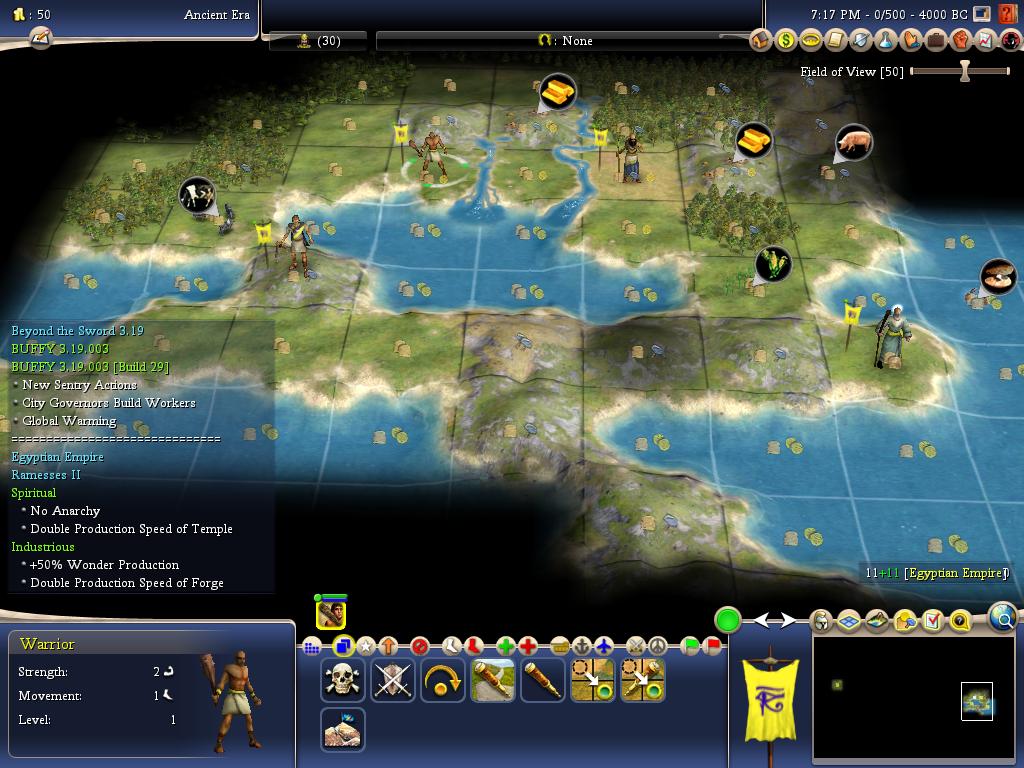Open the Financial Advisor dollar icon
This screenshot has height=768, width=1024.
[786, 41]
